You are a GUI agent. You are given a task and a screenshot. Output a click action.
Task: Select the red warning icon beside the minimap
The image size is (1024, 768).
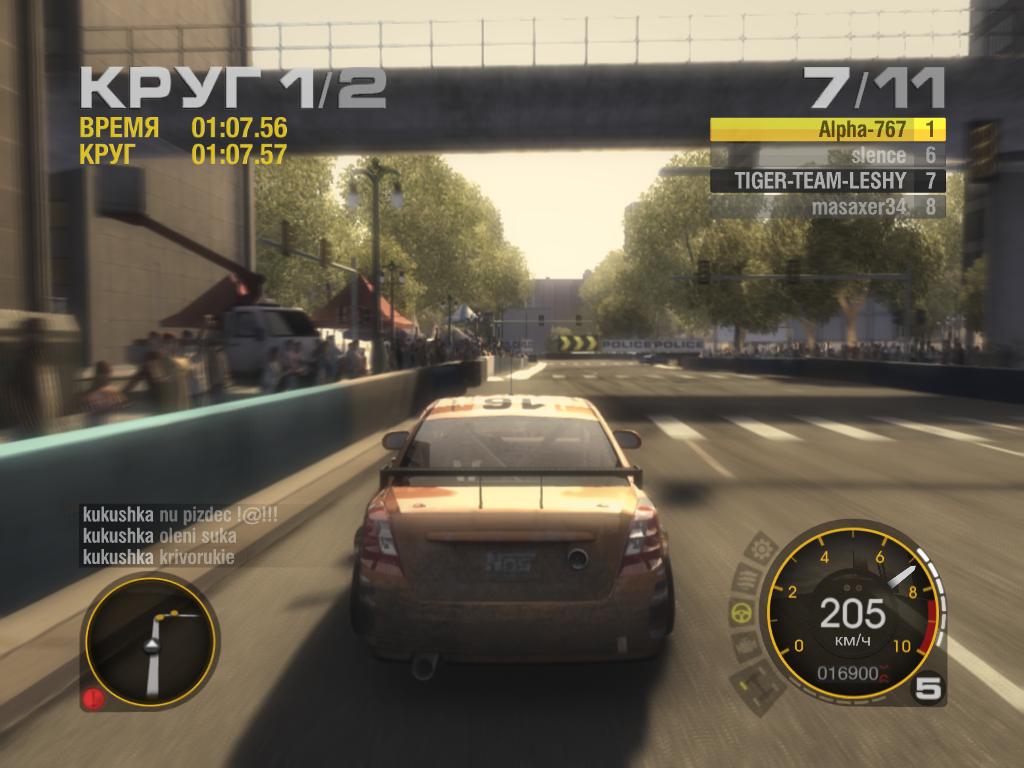click(x=93, y=696)
